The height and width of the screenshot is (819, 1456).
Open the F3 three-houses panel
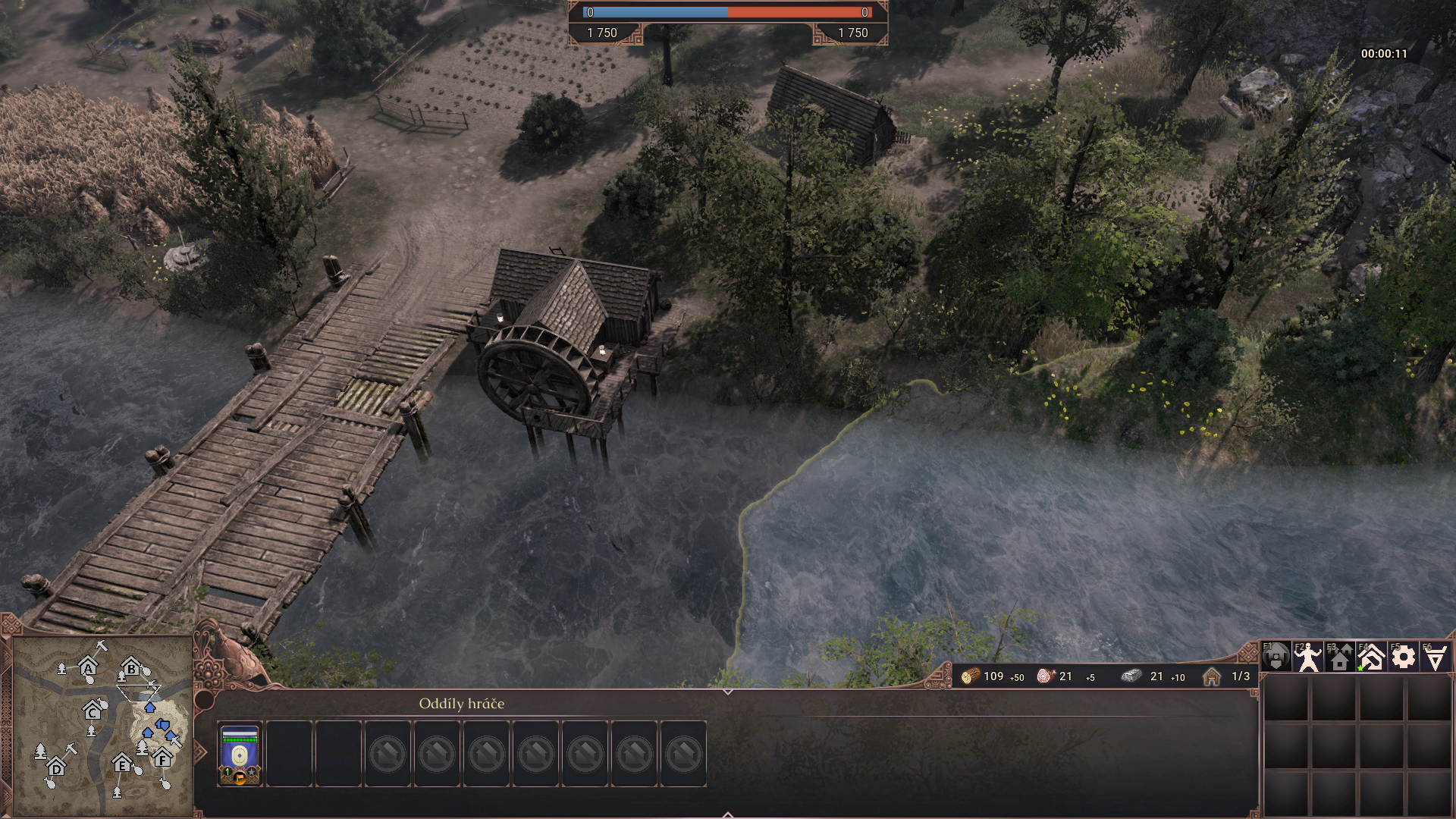1339,657
